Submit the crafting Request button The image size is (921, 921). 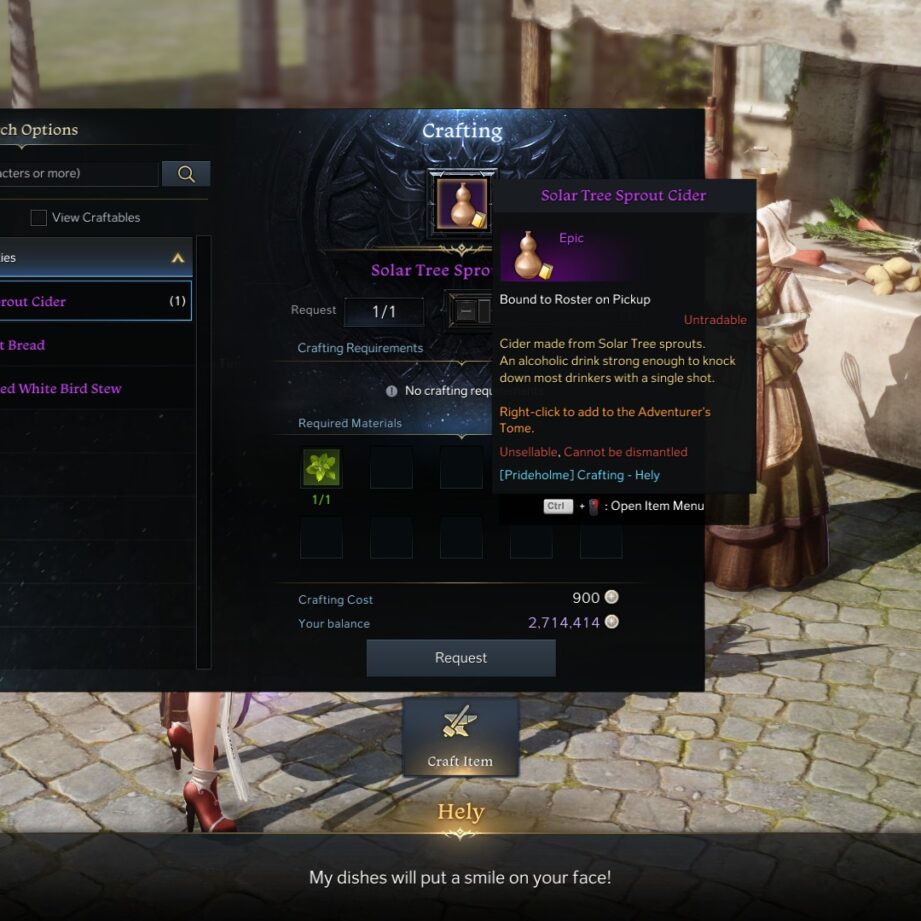[x=460, y=658]
